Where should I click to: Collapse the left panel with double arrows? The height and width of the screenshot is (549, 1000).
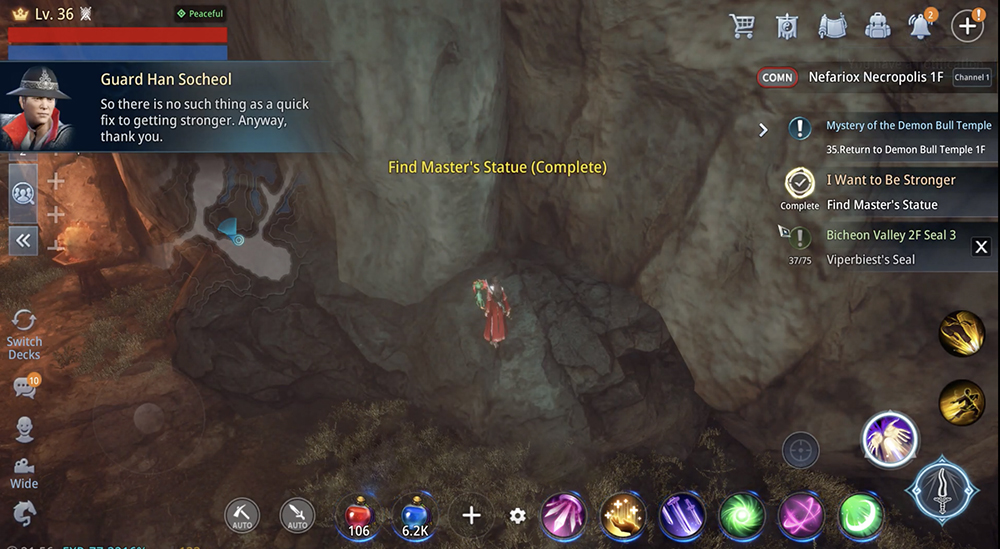tap(23, 240)
